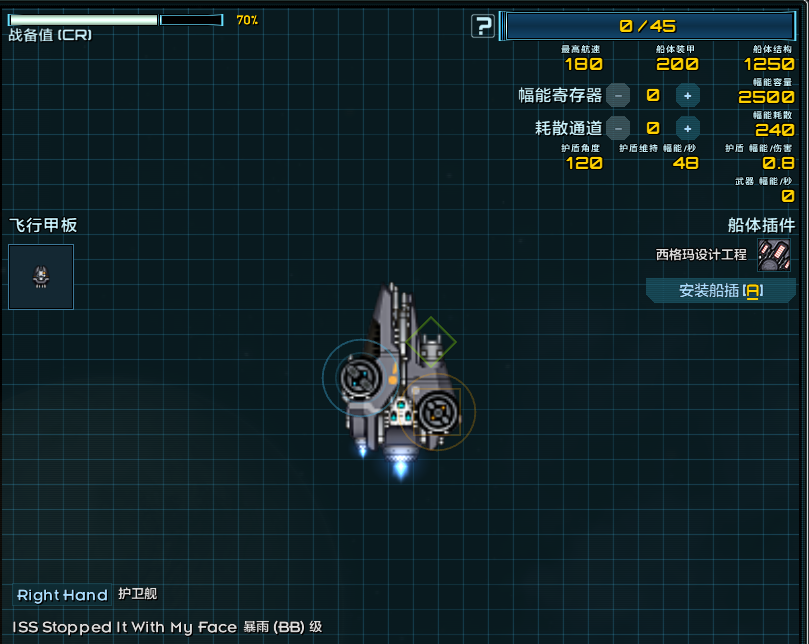Click the 安装船插 install hullmod button
The image size is (809, 644).
(x=720, y=291)
